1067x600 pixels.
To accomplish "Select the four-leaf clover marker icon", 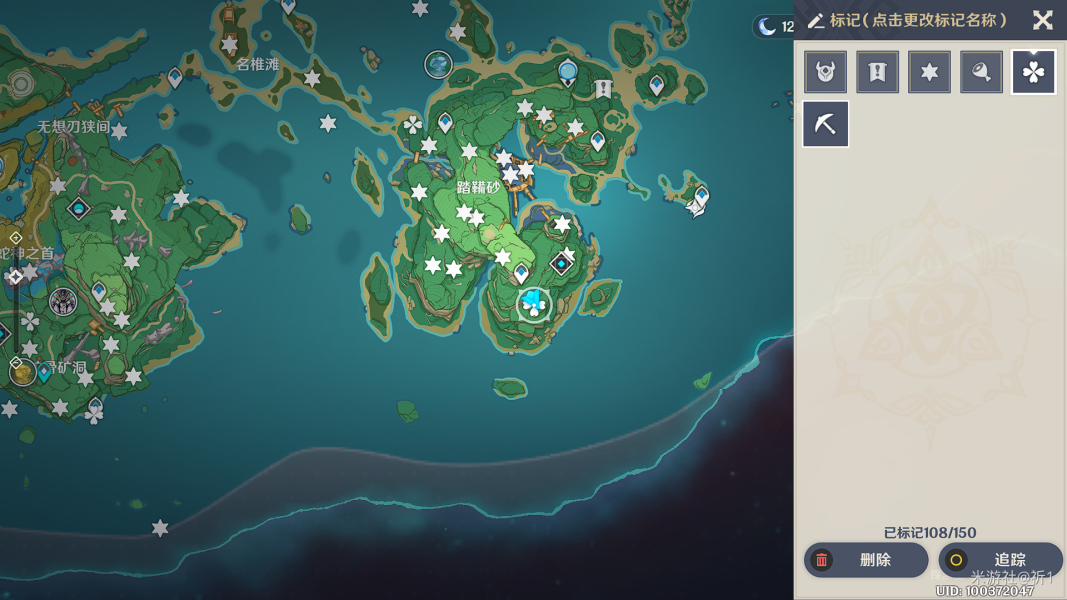I will tap(1033, 72).
